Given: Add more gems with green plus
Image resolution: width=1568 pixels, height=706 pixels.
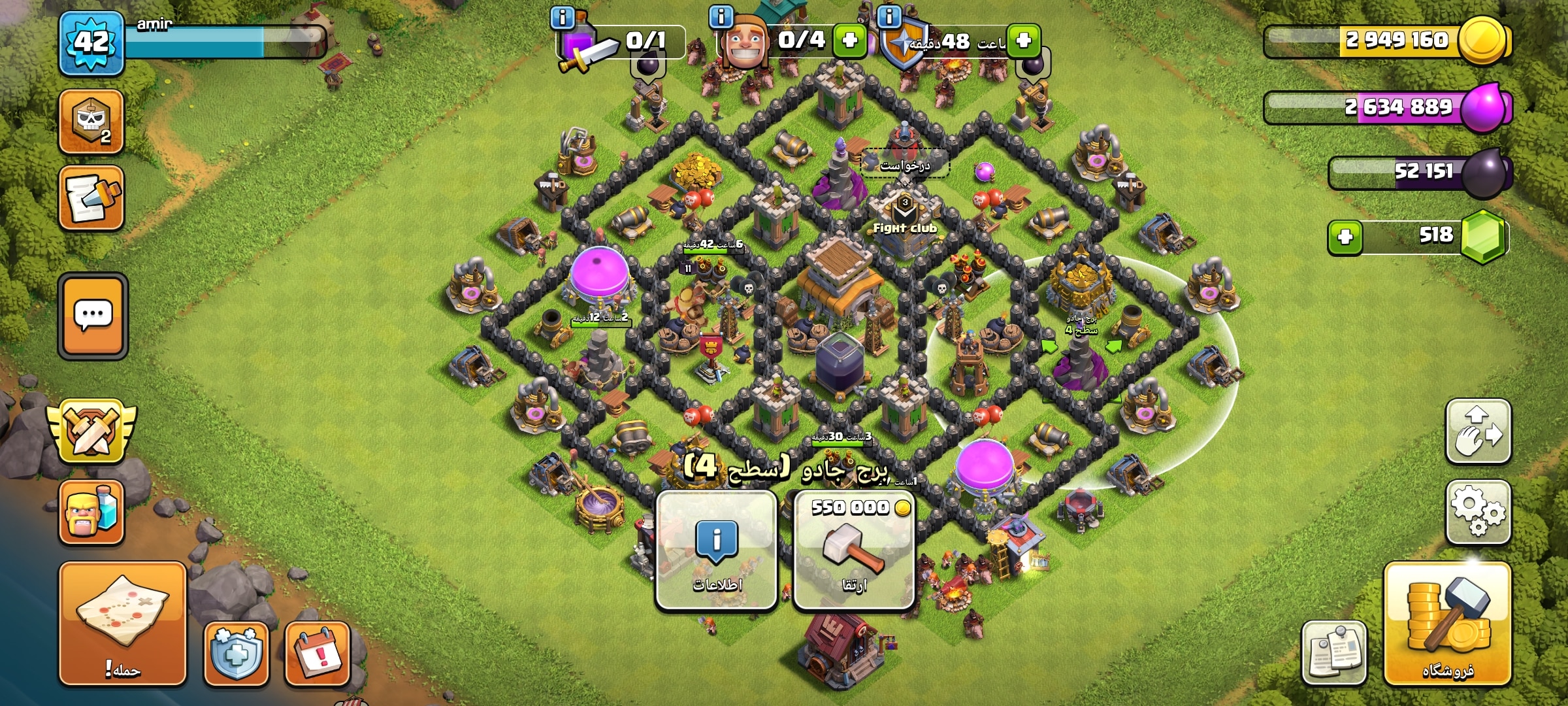Looking at the screenshot, I should pos(1345,237).
